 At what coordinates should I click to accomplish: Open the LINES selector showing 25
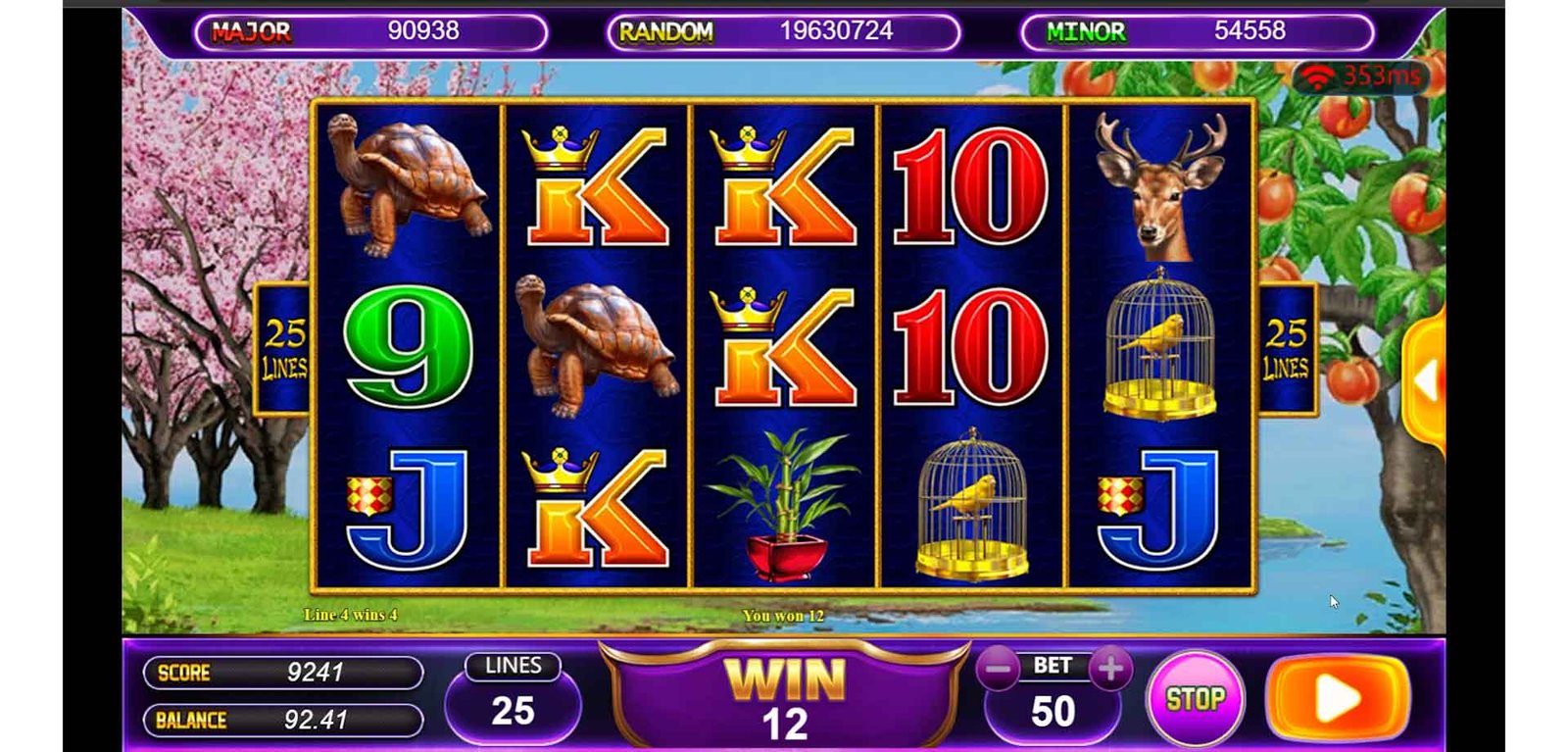tap(513, 698)
